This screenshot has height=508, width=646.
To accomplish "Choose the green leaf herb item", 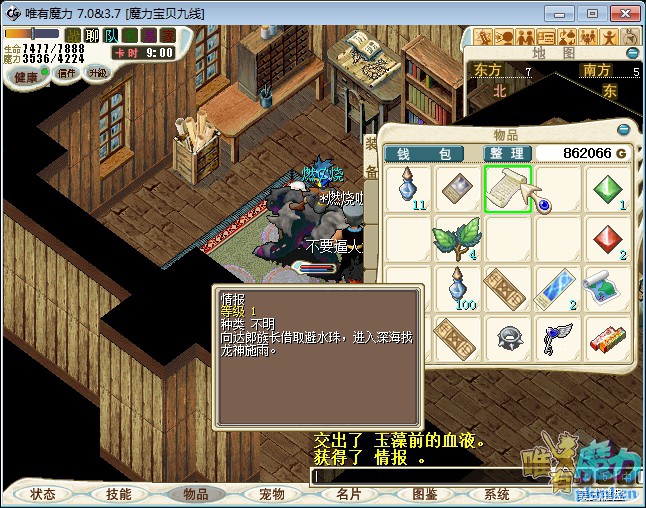I will point(458,239).
